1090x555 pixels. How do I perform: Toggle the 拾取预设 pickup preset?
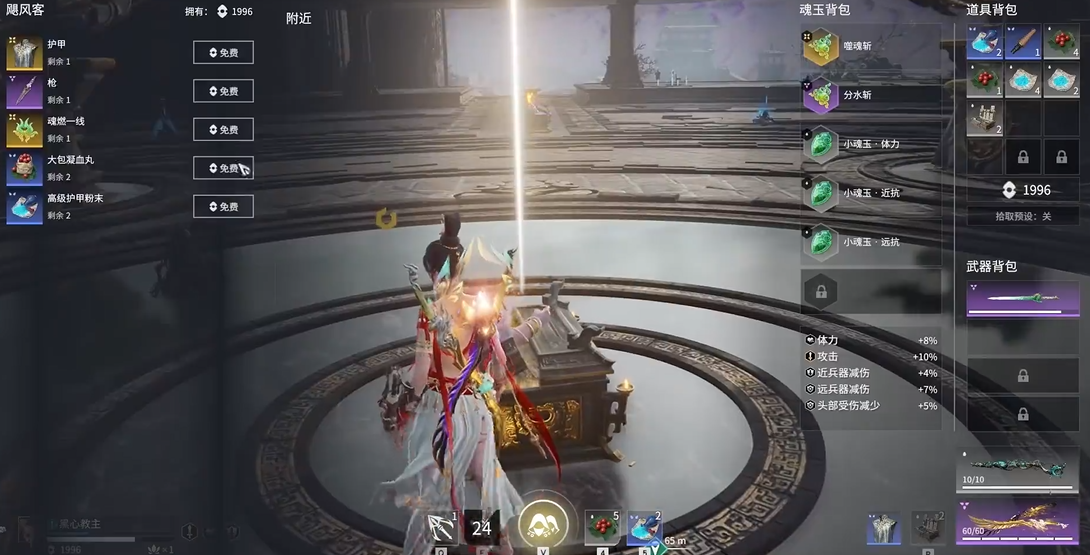[1023, 216]
